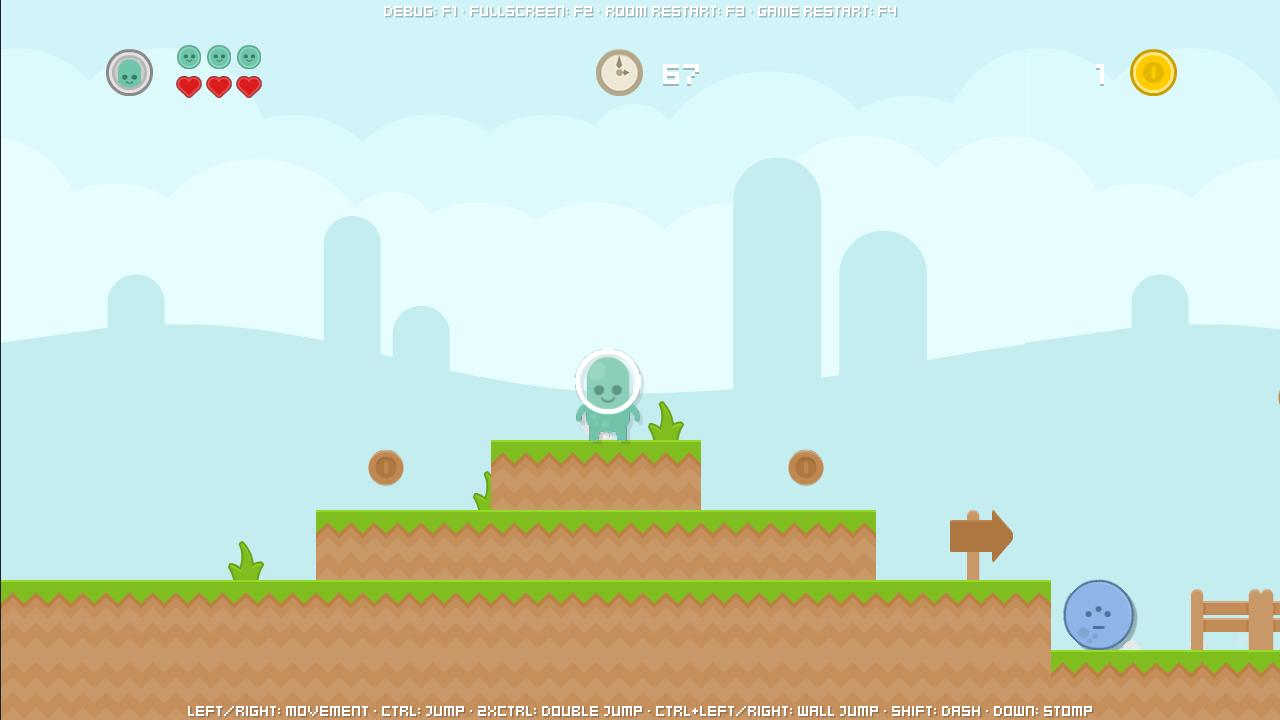Toggle the first red heart

188,87
